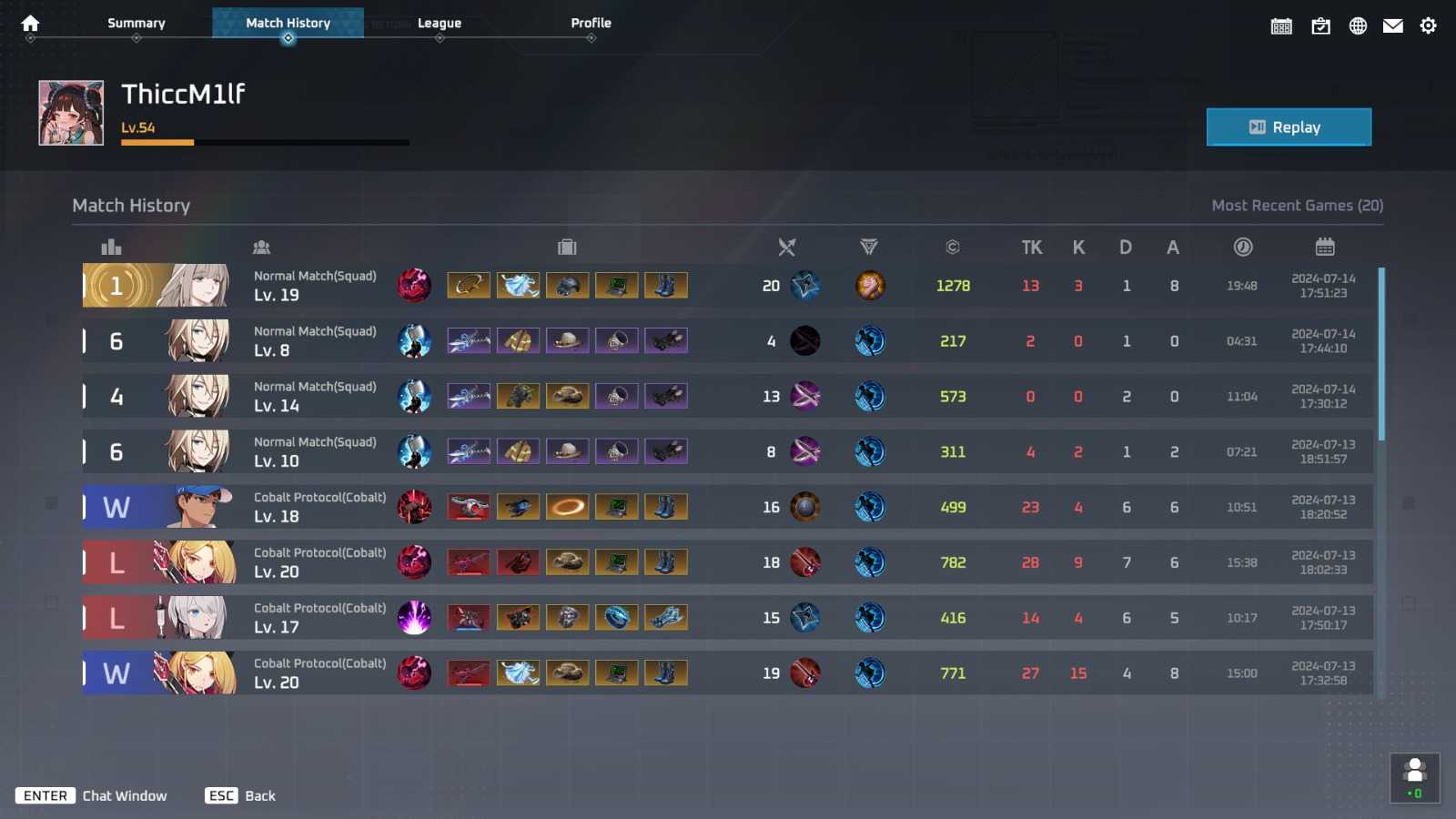Open the check-in clipboard tasks icon
The width and height of the screenshot is (1456, 819).
tap(1320, 25)
